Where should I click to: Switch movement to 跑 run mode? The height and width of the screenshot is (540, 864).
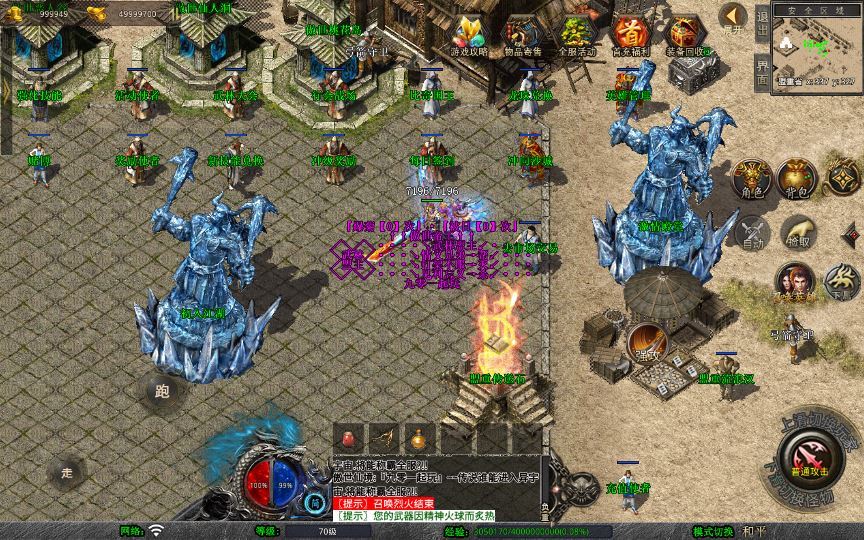[x=162, y=391]
